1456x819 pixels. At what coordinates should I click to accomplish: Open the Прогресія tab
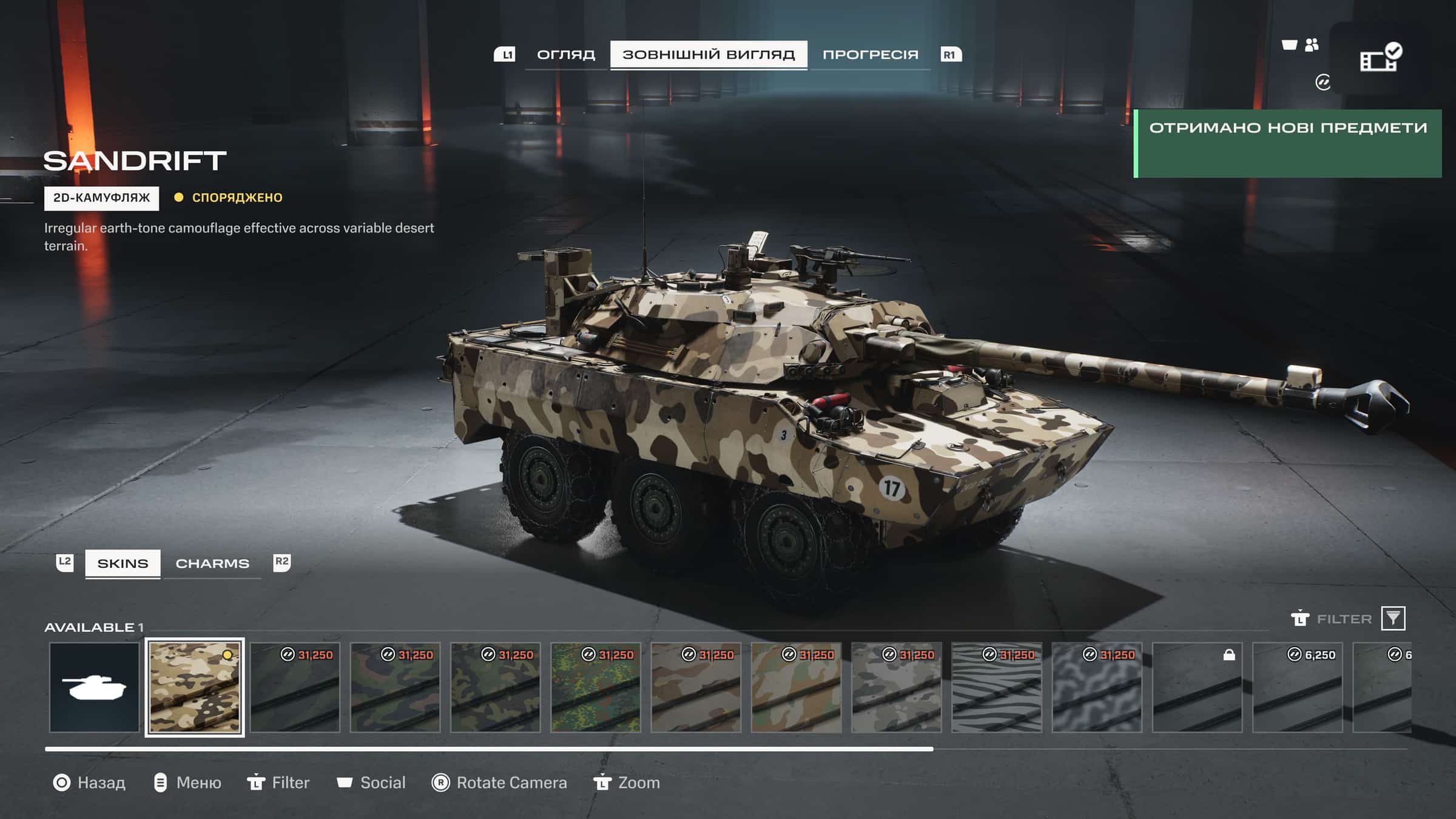[x=870, y=55]
